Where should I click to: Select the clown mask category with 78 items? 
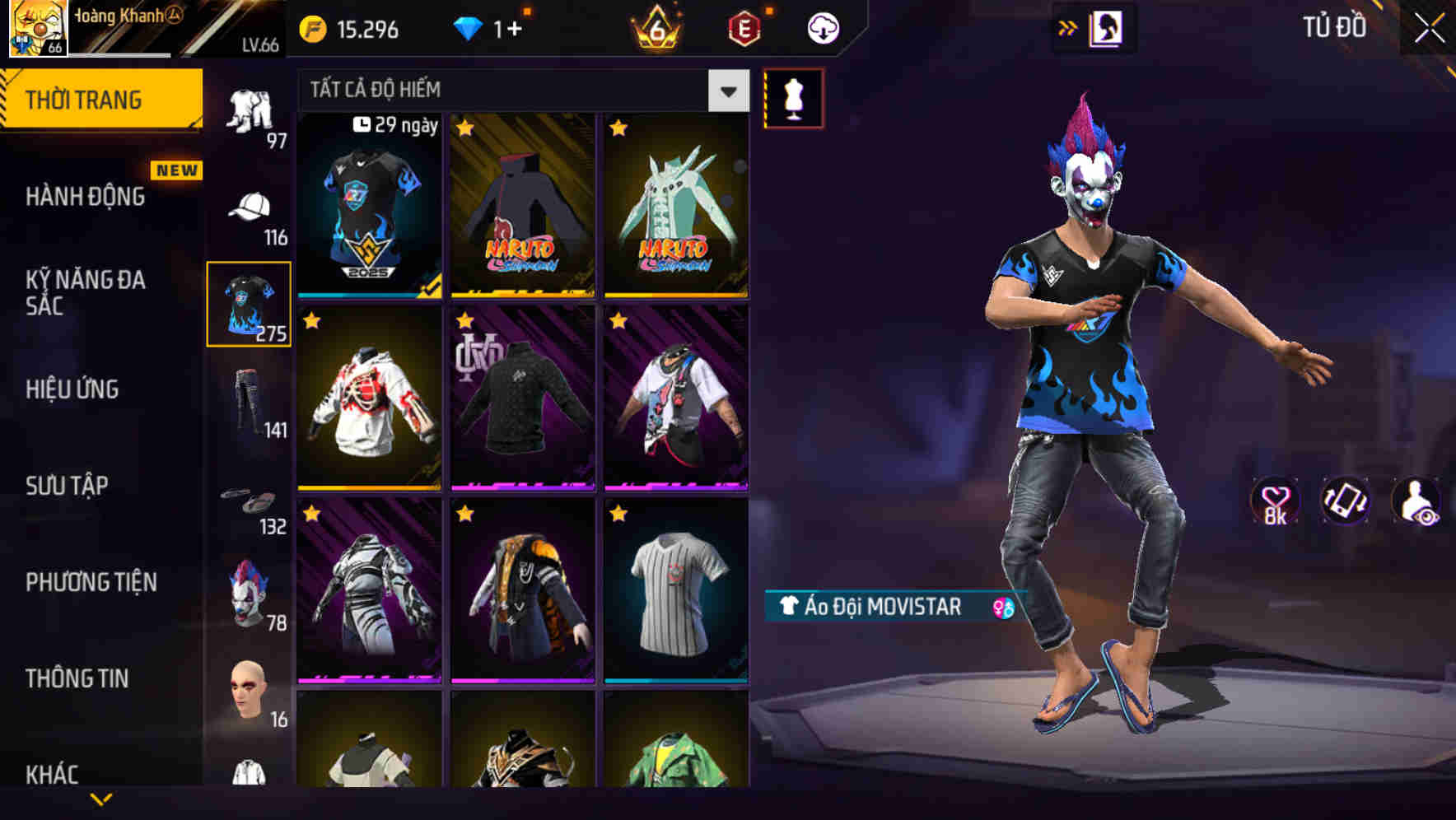click(x=250, y=593)
